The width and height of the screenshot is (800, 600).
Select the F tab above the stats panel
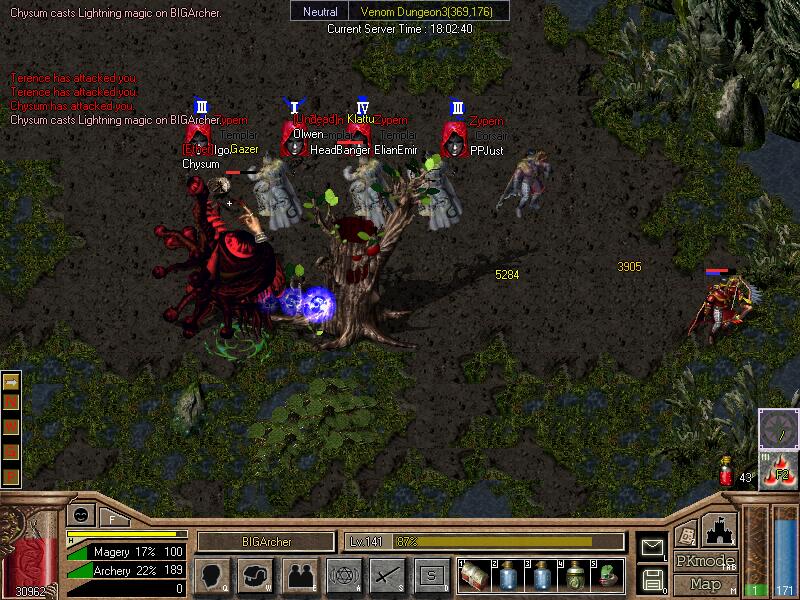[112, 519]
